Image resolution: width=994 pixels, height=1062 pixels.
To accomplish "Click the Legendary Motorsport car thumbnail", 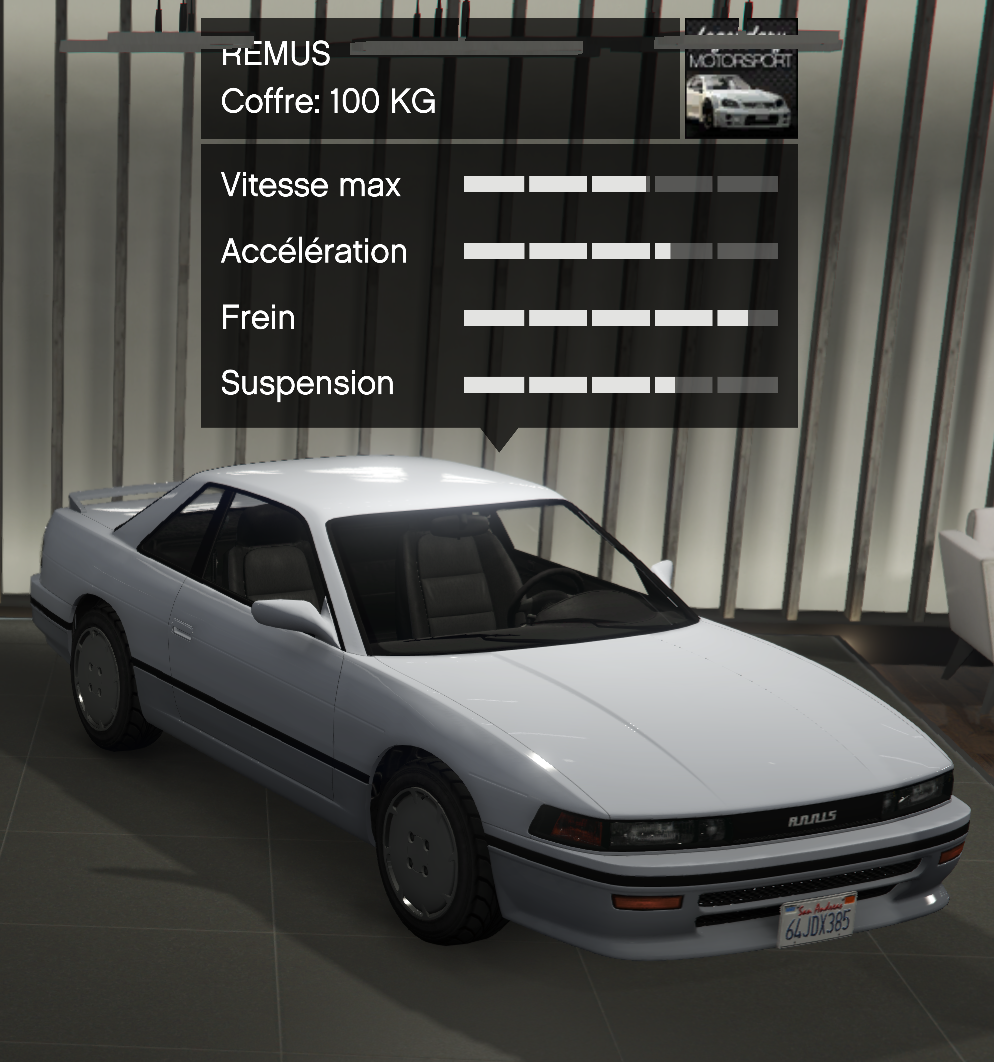I will [x=741, y=81].
